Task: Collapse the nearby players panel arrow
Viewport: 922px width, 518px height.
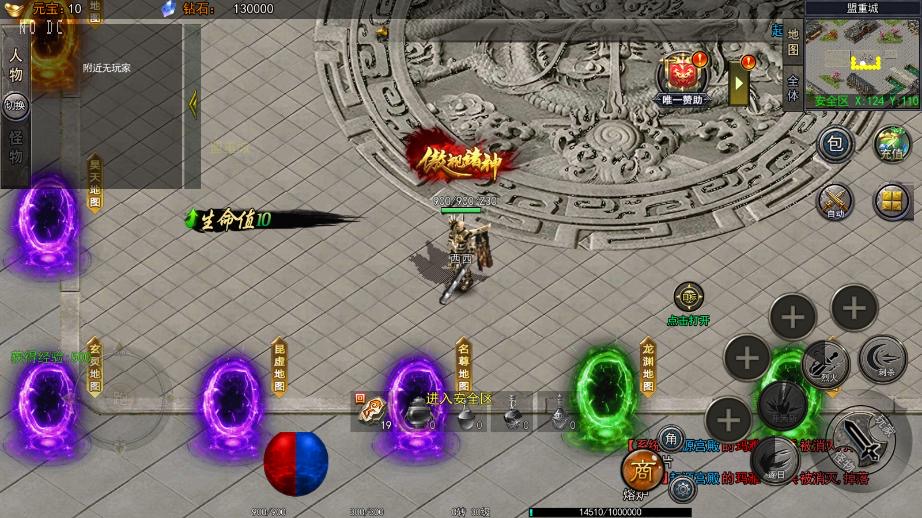Action: click(x=193, y=102)
